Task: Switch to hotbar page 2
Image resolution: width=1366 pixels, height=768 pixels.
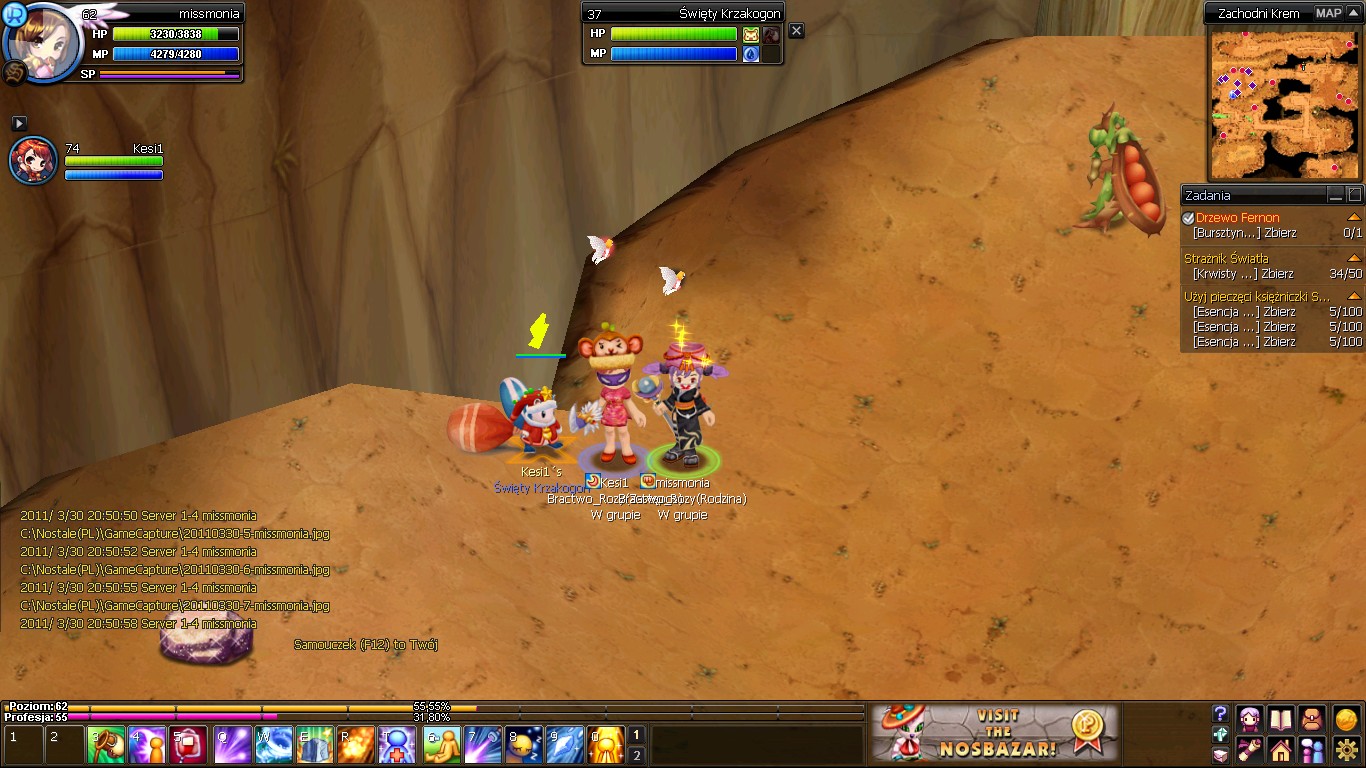Action: 636,755
